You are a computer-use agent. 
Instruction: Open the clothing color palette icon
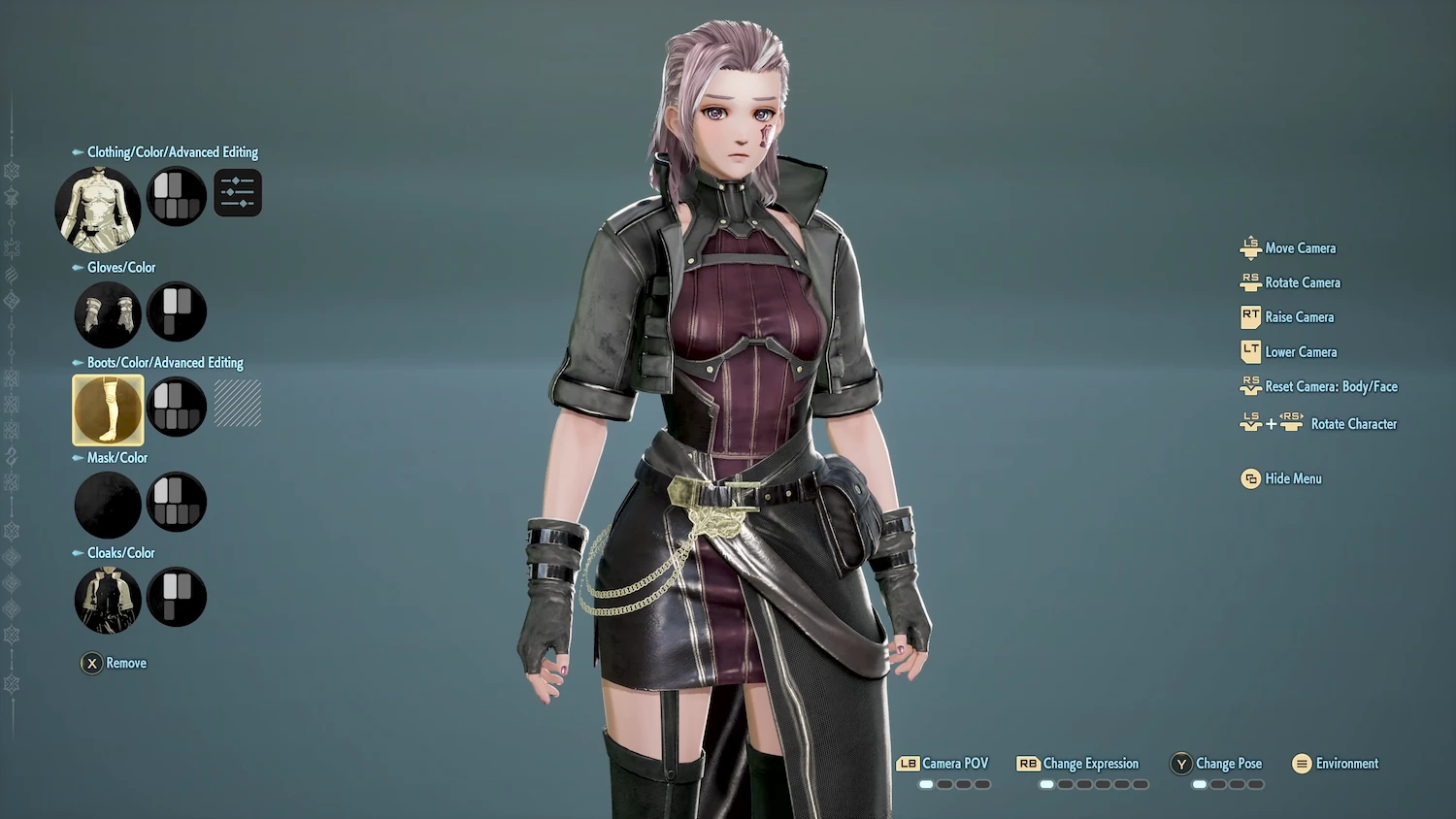point(176,195)
